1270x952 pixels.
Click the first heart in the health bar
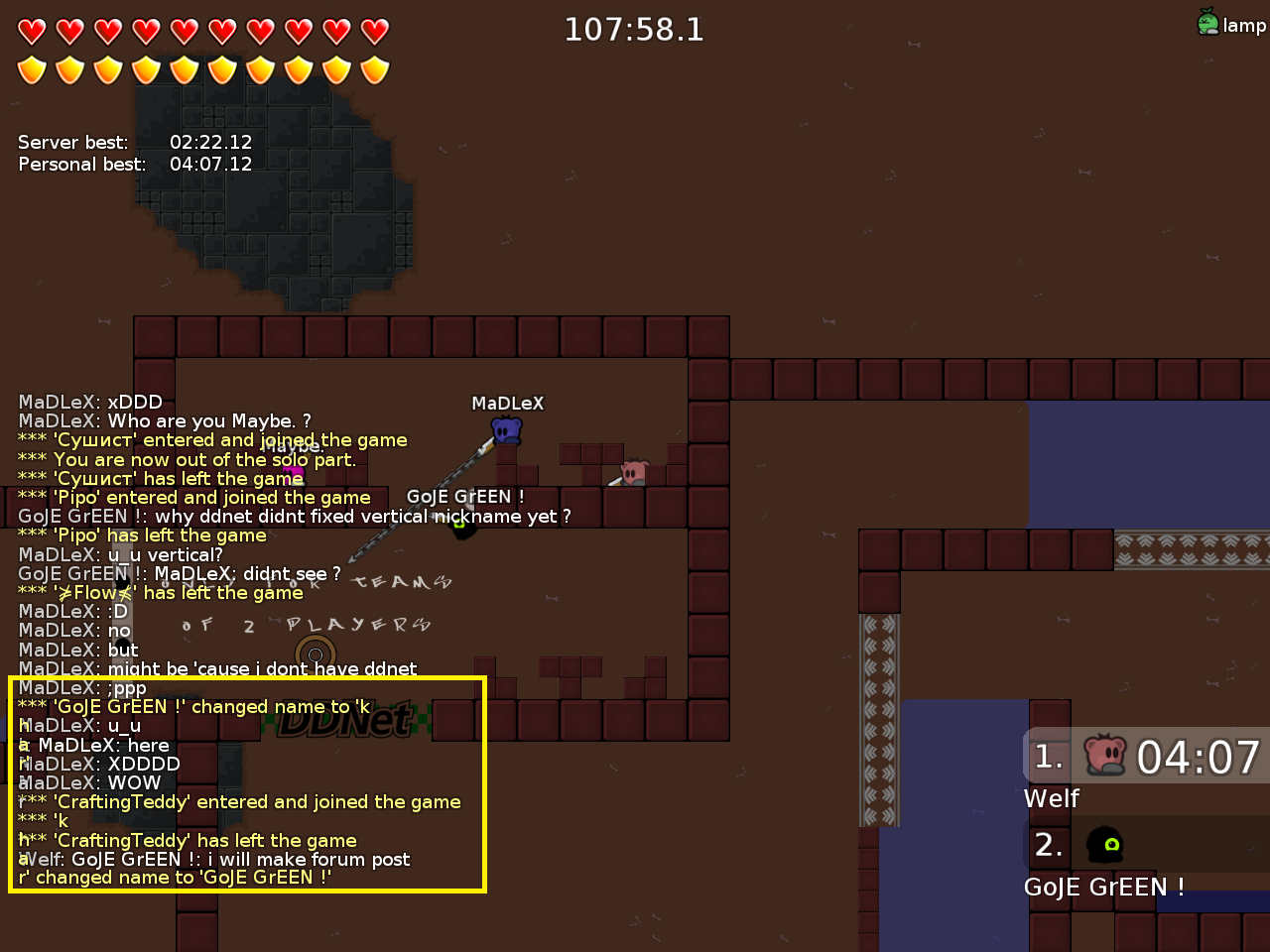31,30
